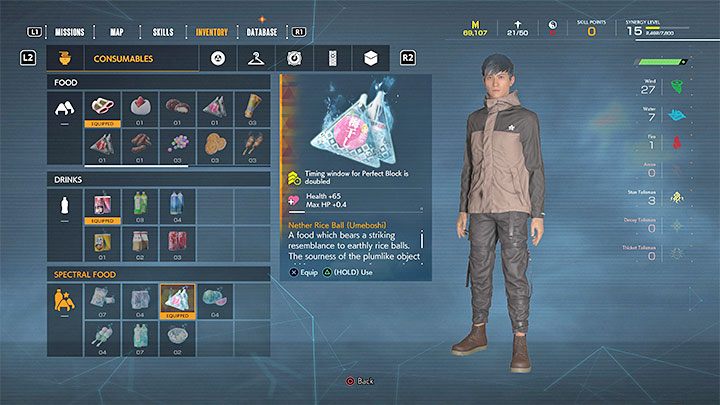Open the white cube category icon
Screen dimensions: 720x405
pyautogui.click(x=370, y=58)
